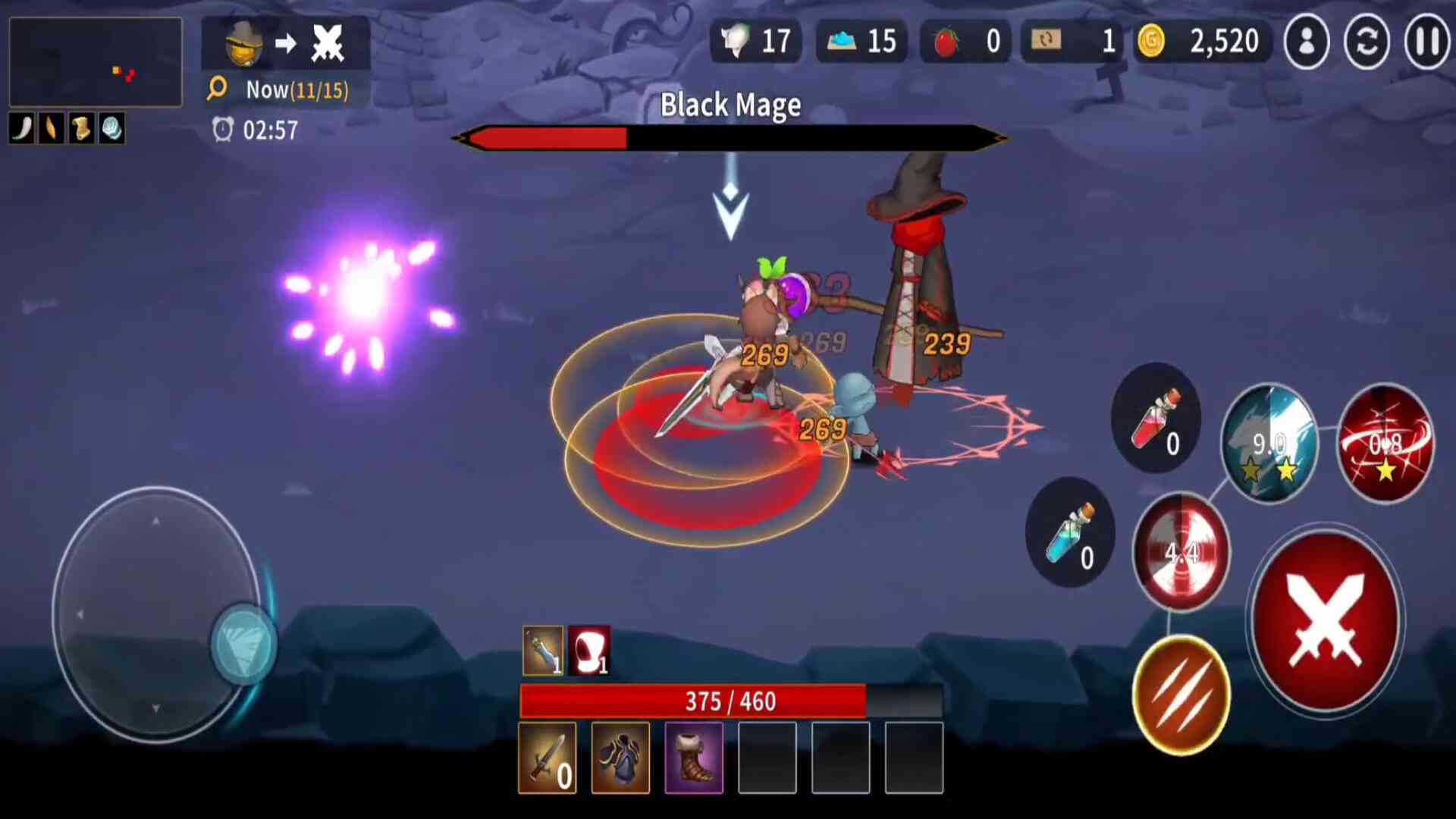Select the boots equipment slot
1456x819 pixels.
pos(694,758)
